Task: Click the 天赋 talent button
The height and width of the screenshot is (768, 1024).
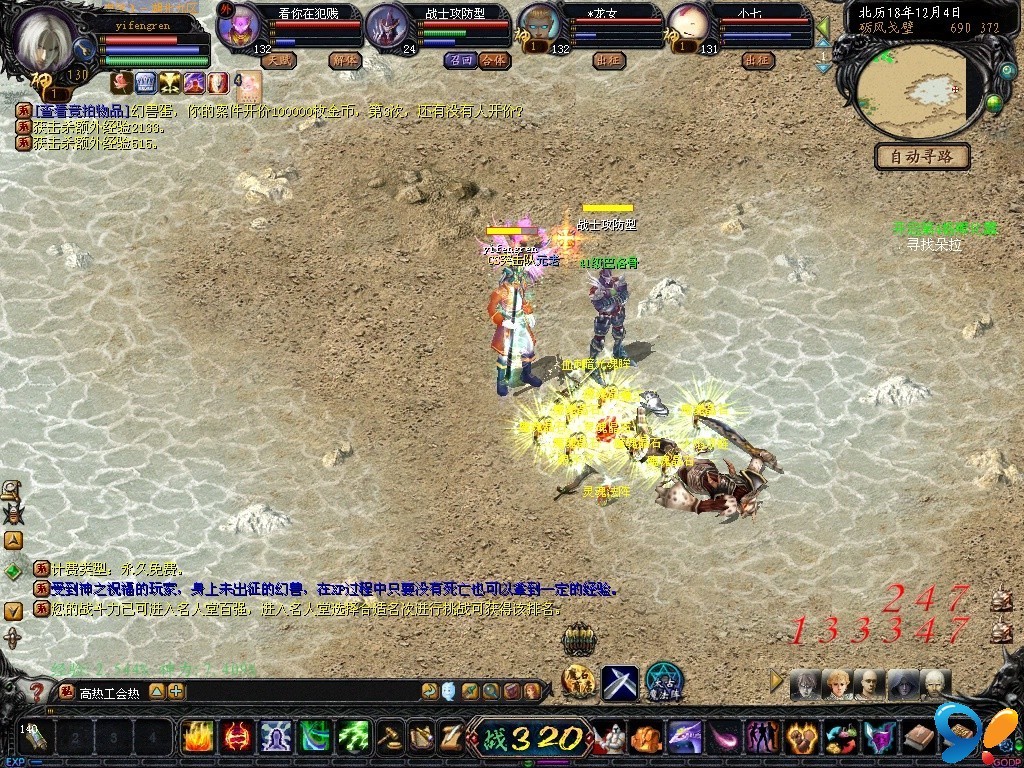Action: [279, 60]
